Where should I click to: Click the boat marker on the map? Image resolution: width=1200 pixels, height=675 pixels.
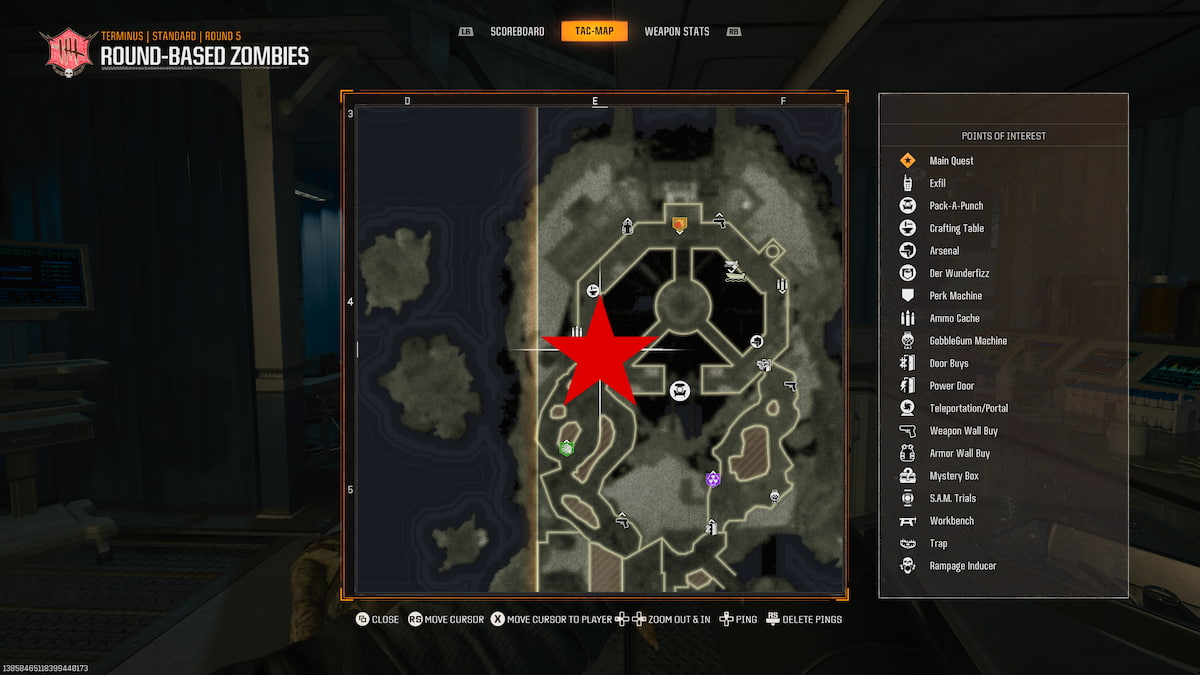[734, 270]
